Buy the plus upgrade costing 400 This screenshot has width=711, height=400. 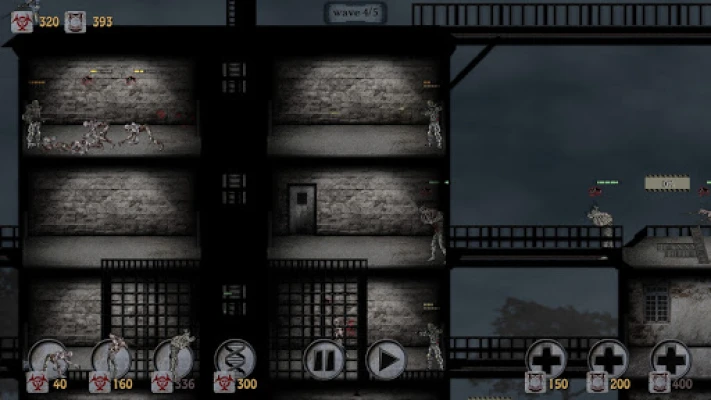click(x=670, y=358)
